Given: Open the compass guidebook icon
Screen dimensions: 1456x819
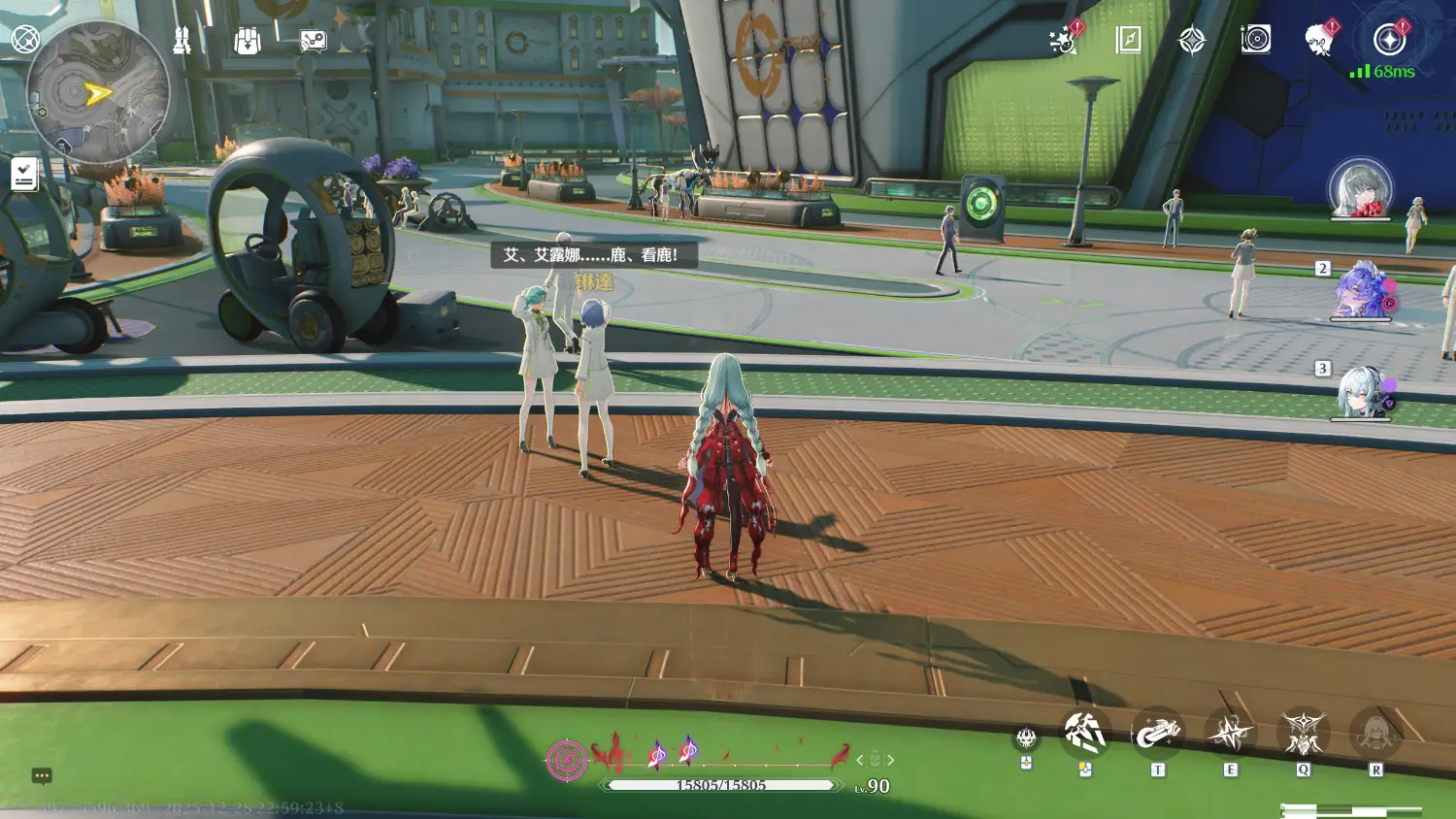Looking at the screenshot, I should (1128, 40).
